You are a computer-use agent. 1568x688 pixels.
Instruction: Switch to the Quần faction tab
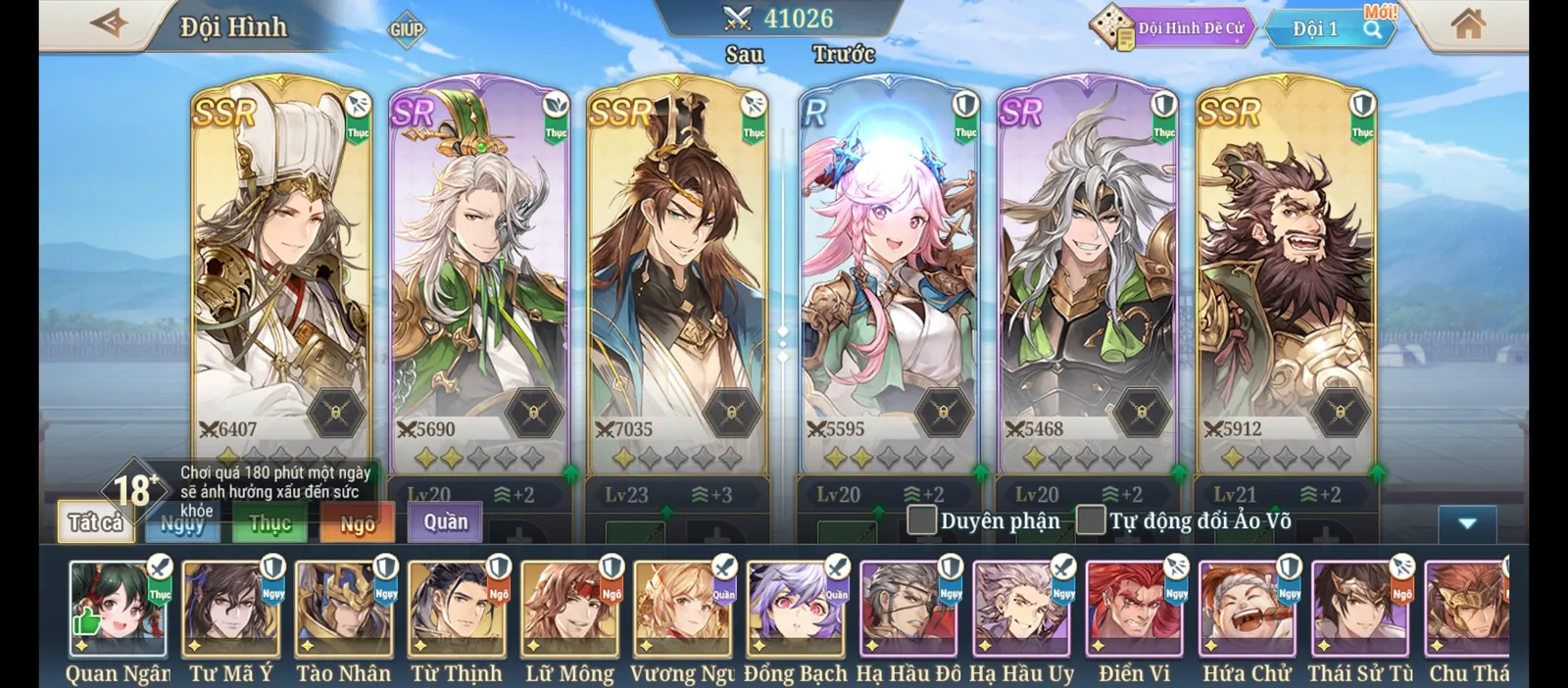[x=446, y=521]
